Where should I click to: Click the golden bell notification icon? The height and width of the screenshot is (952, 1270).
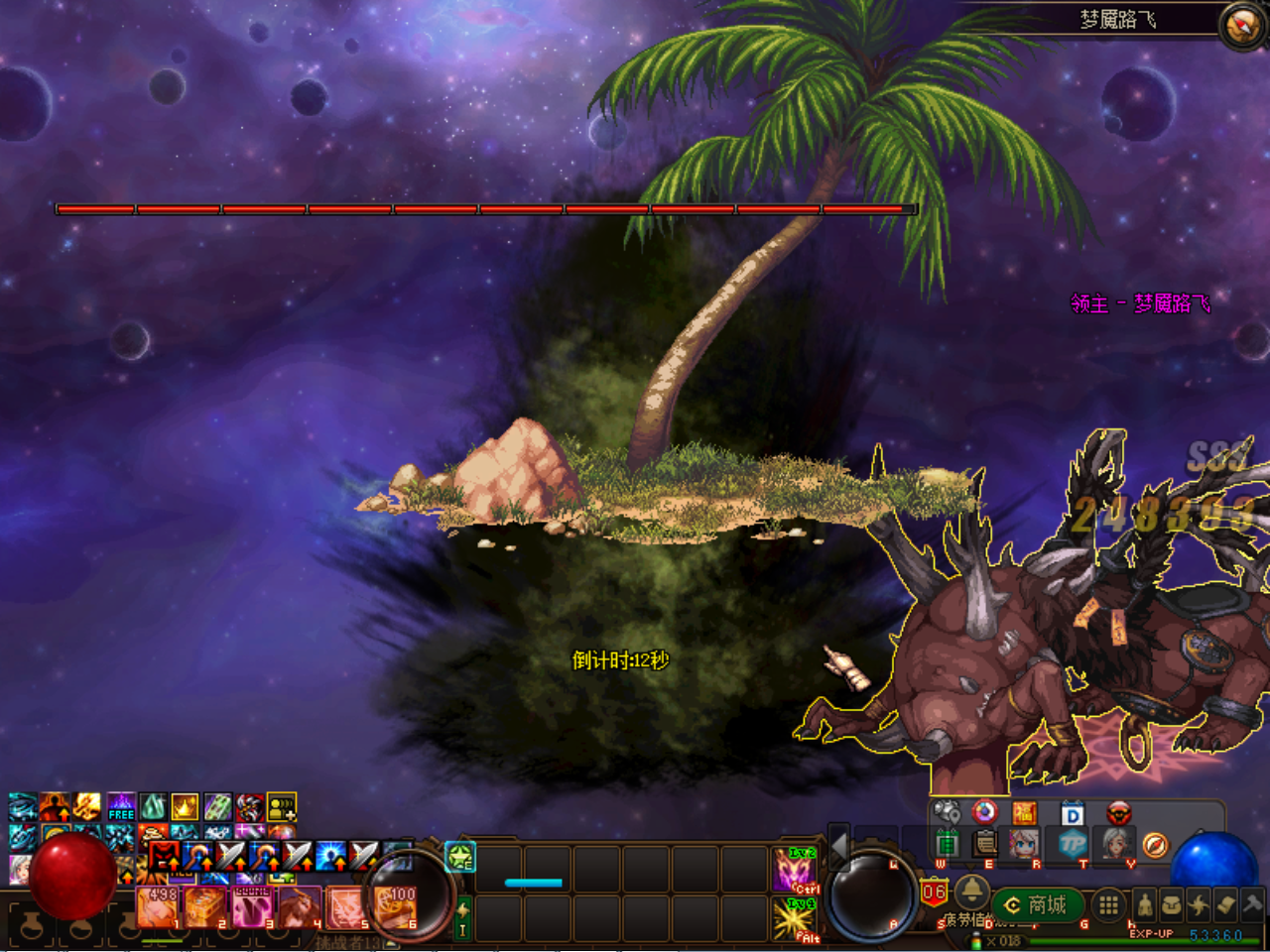click(x=972, y=888)
